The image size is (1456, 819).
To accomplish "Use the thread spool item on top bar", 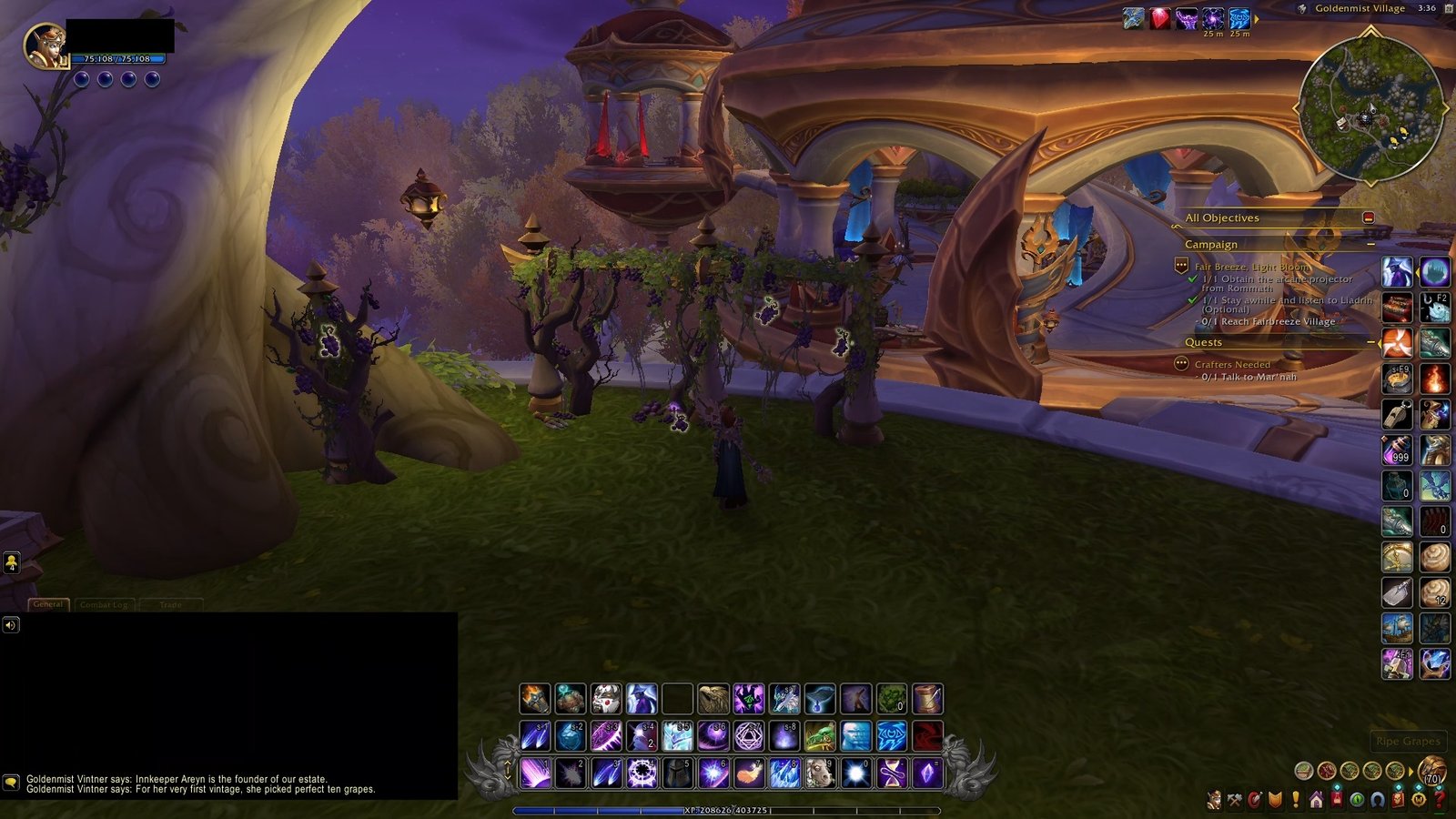I will tap(926, 699).
